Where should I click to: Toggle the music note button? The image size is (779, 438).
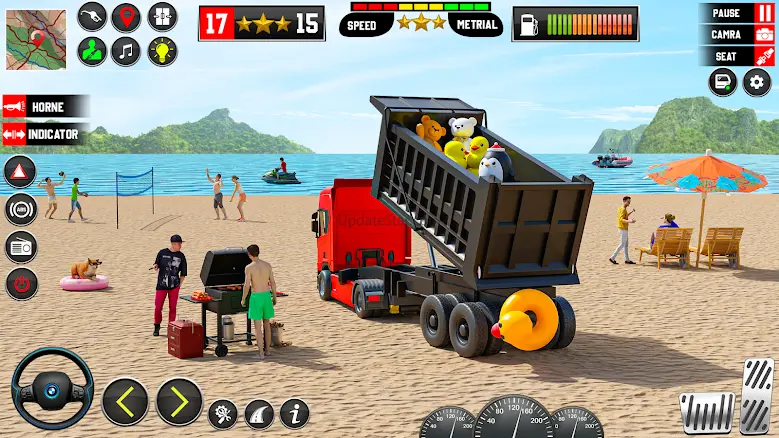pyautogui.click(x=127, y=50)
